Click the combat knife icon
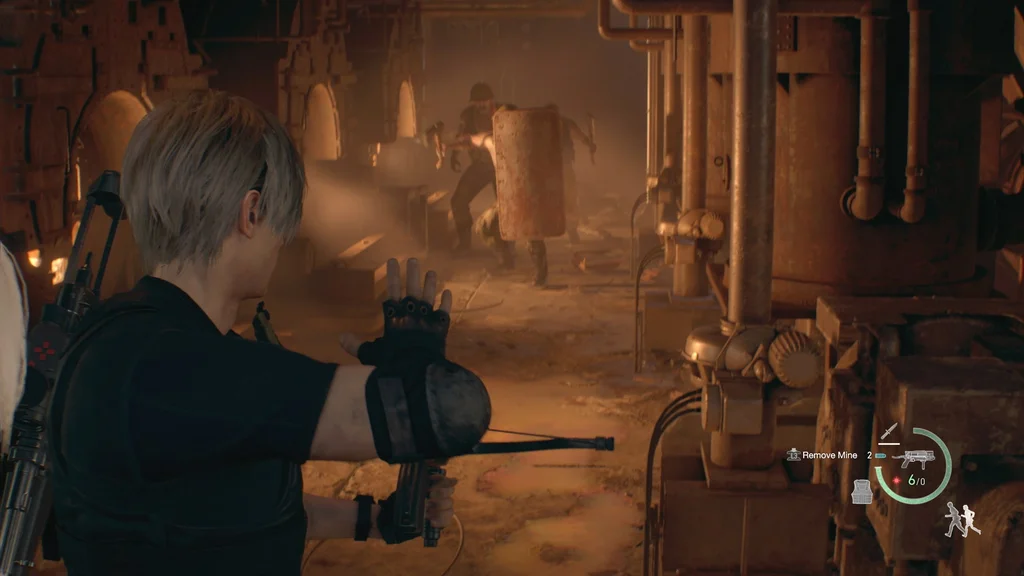 pos(889,434)
